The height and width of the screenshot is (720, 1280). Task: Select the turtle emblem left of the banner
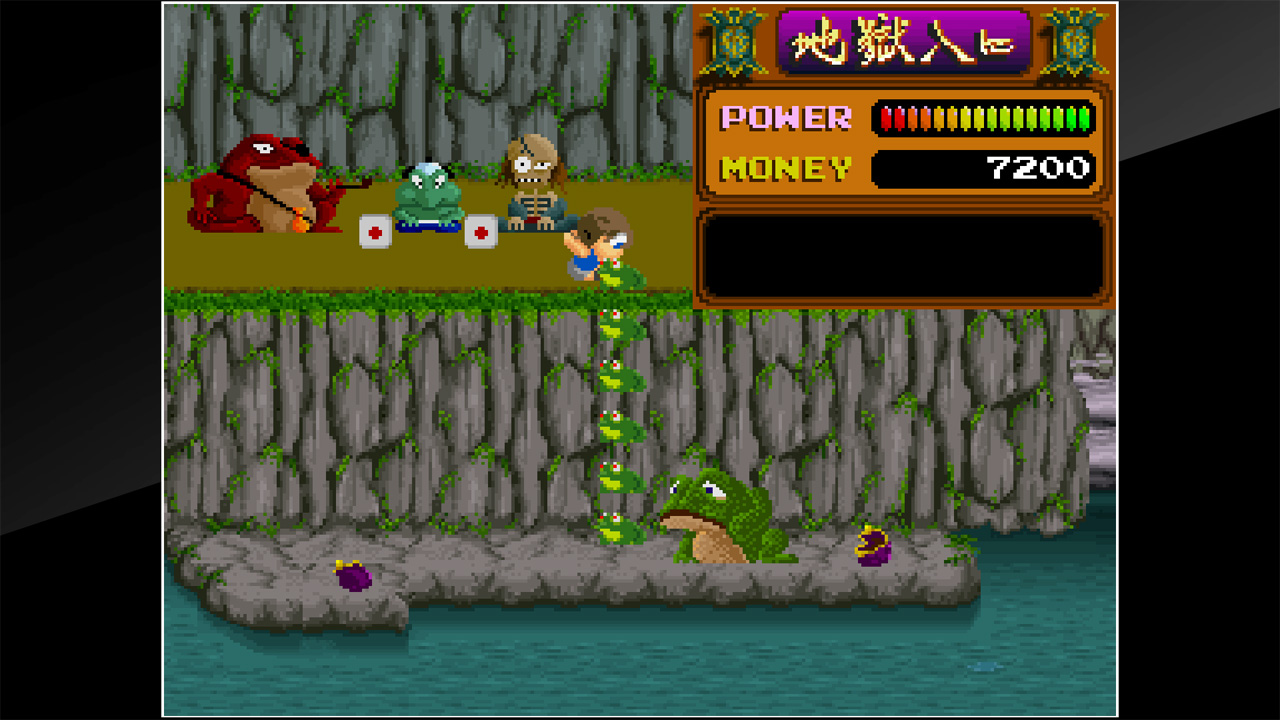(x=733, y=40)
